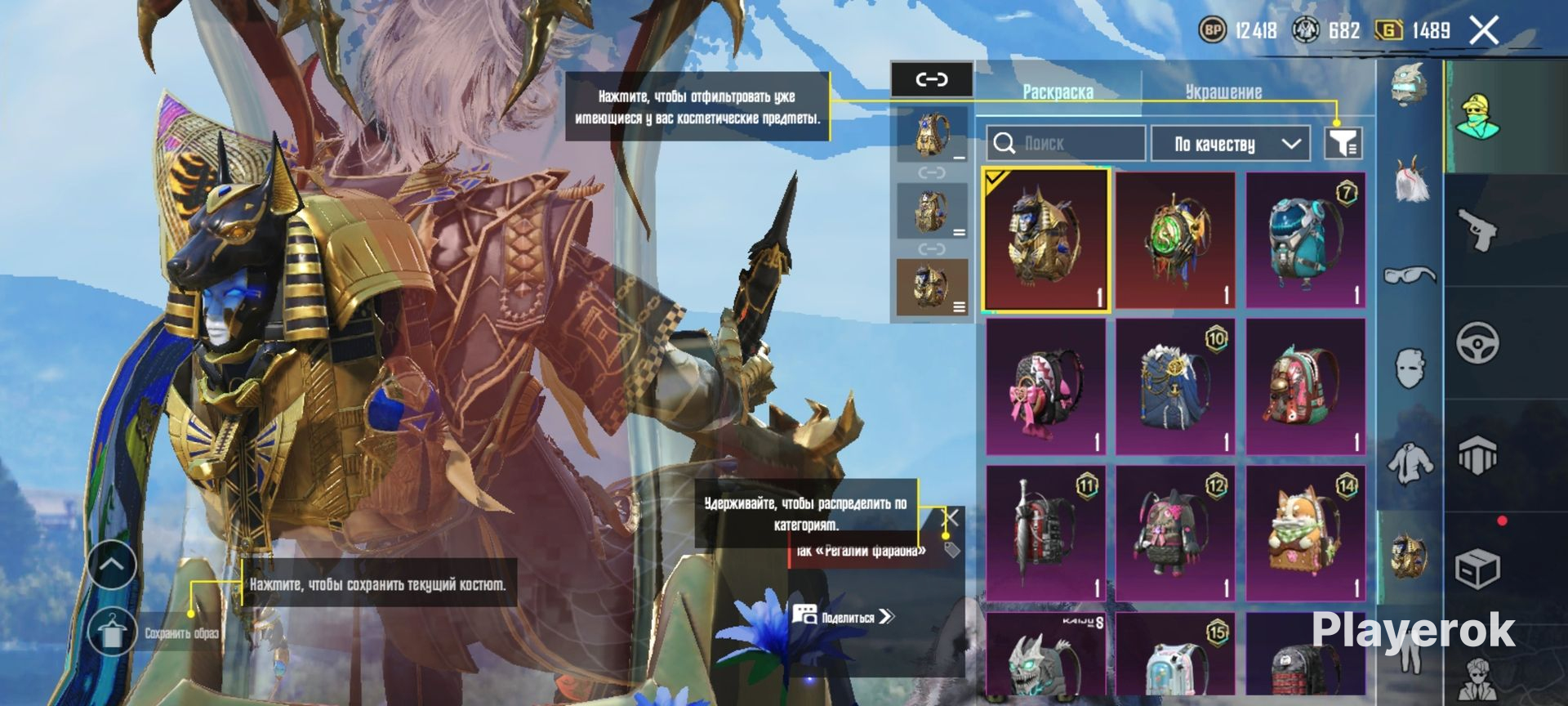Toggle the owned items filter button
Screen dimensions: 1568x706
coord(1342,144)
